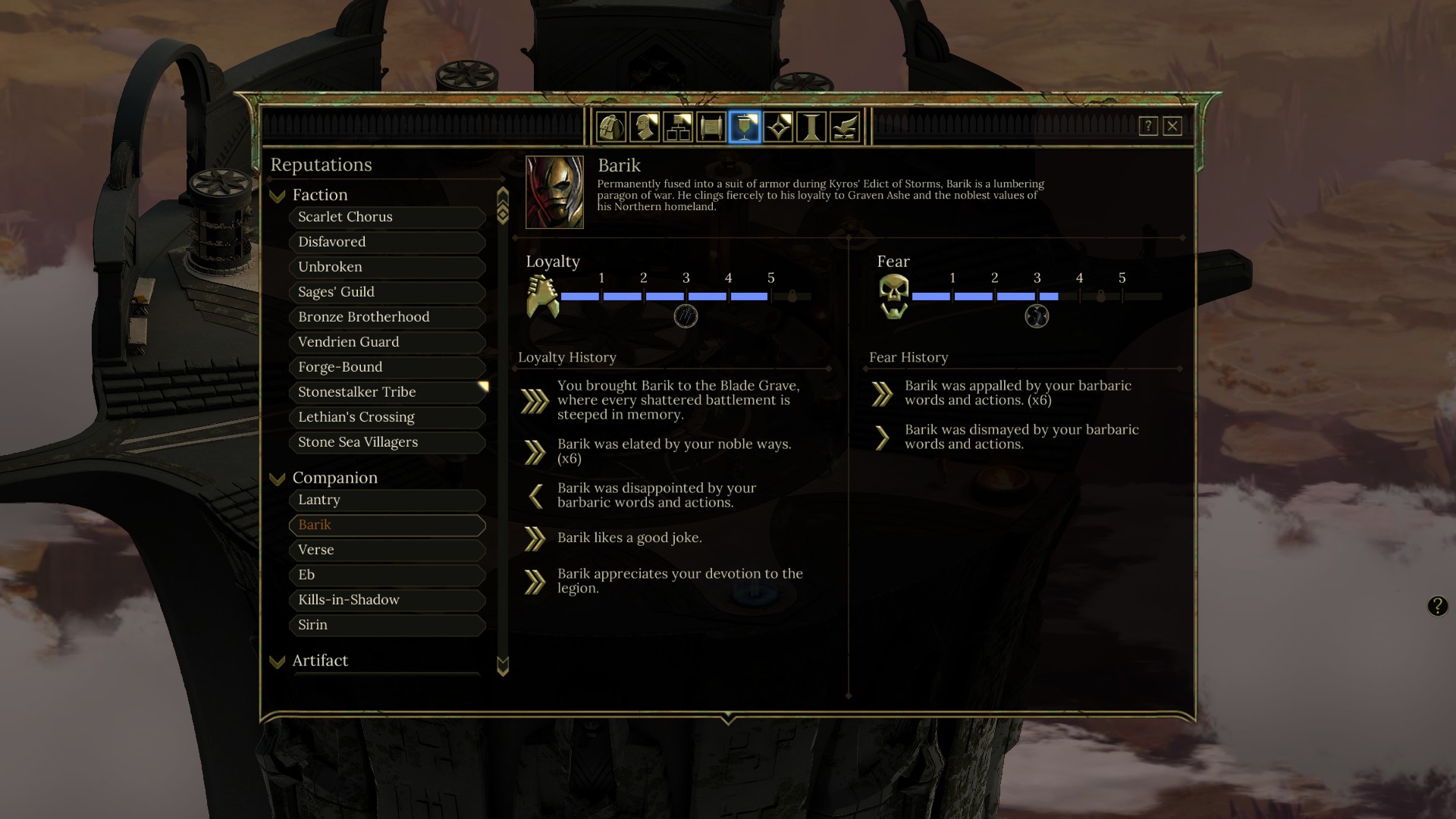Image resolution: width=1456 pixels, height=819 pixels.
Task: Collapse the Companion category
Action: (278, 479)
